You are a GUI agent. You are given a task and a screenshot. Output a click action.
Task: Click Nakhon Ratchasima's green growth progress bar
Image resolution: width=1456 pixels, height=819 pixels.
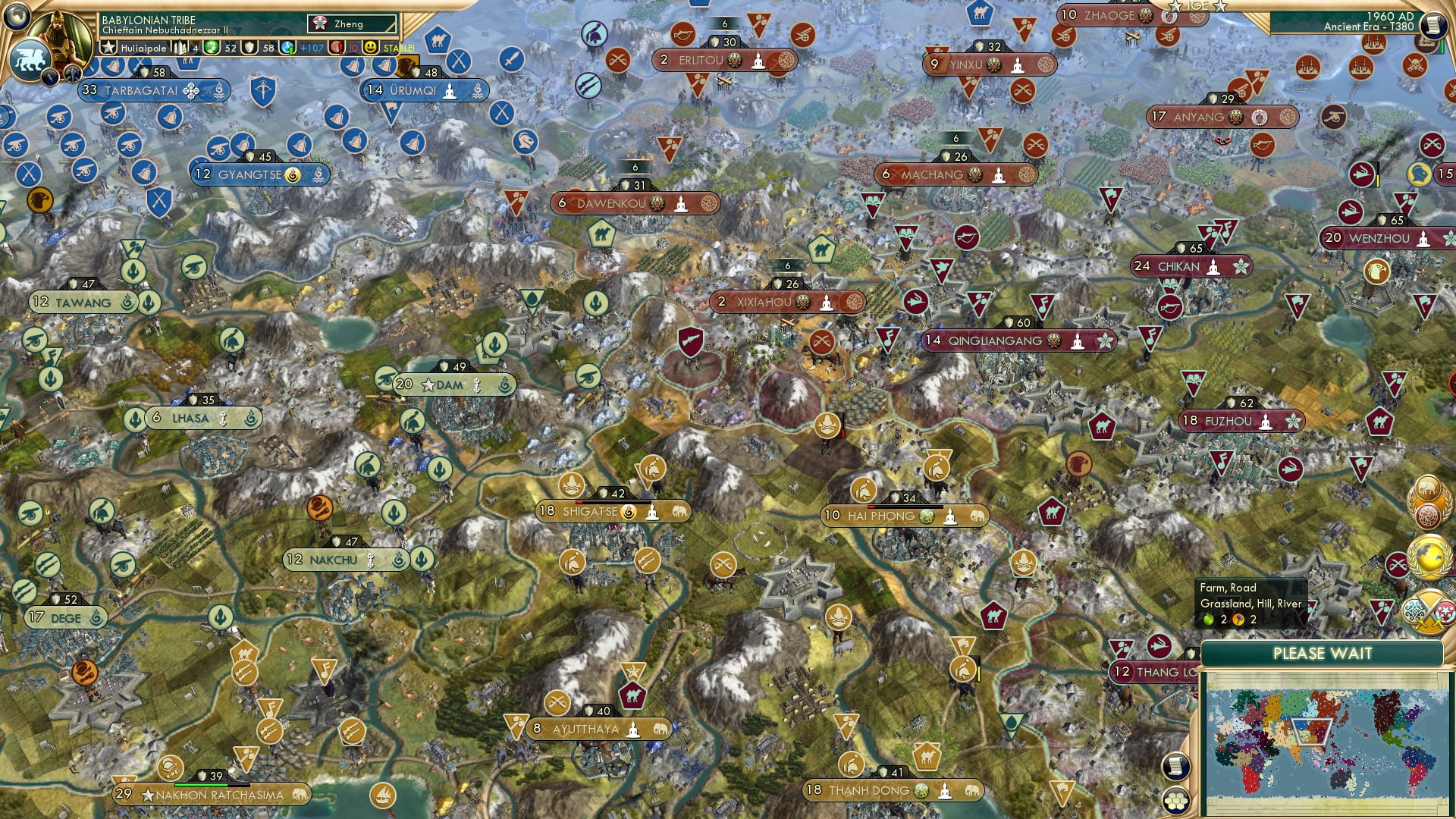pos(202,785)
